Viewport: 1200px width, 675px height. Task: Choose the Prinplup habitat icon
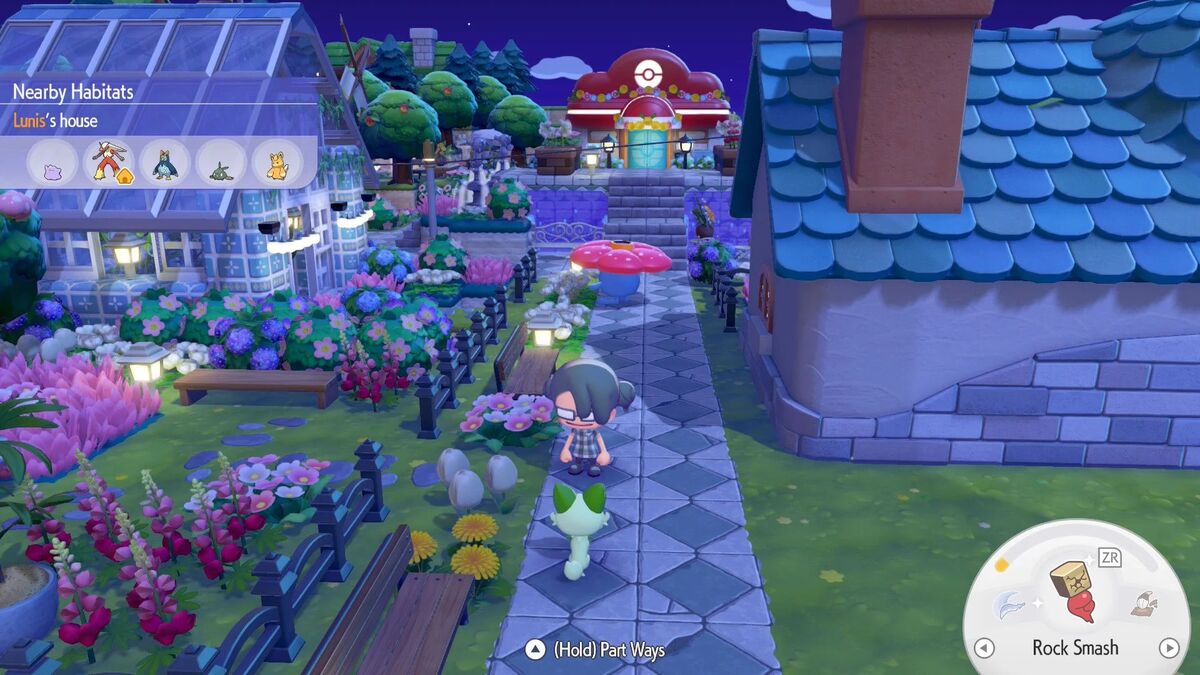tap(164, 161)
